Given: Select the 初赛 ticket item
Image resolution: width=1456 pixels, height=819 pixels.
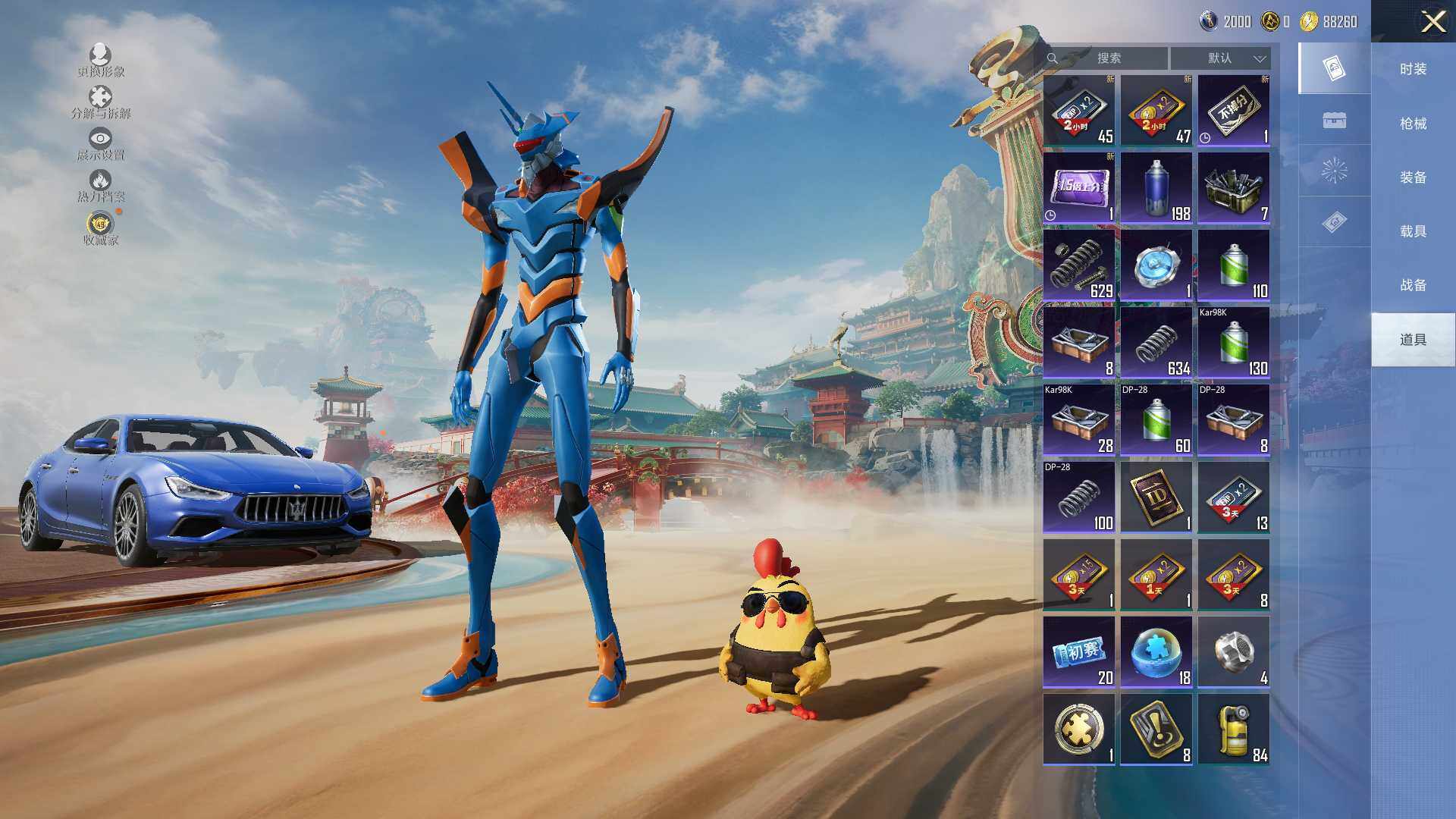Looking at the screenshot, I should (1078, 652).
